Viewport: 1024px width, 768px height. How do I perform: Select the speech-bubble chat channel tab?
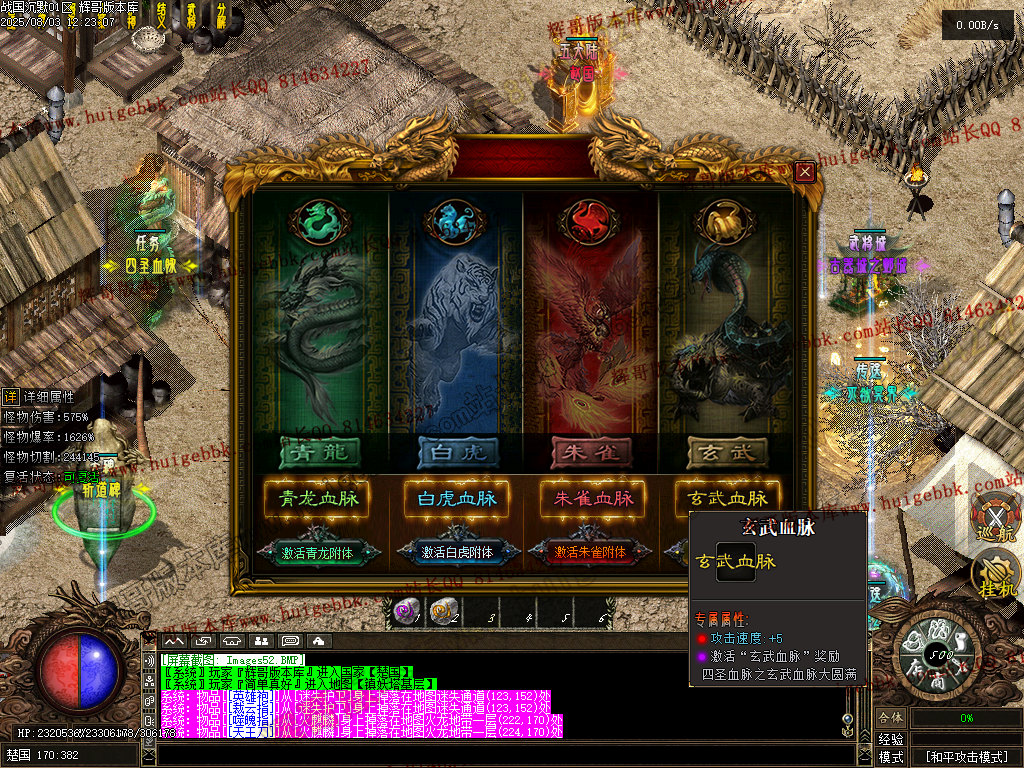pyautogui.click(x=290, y=640)
